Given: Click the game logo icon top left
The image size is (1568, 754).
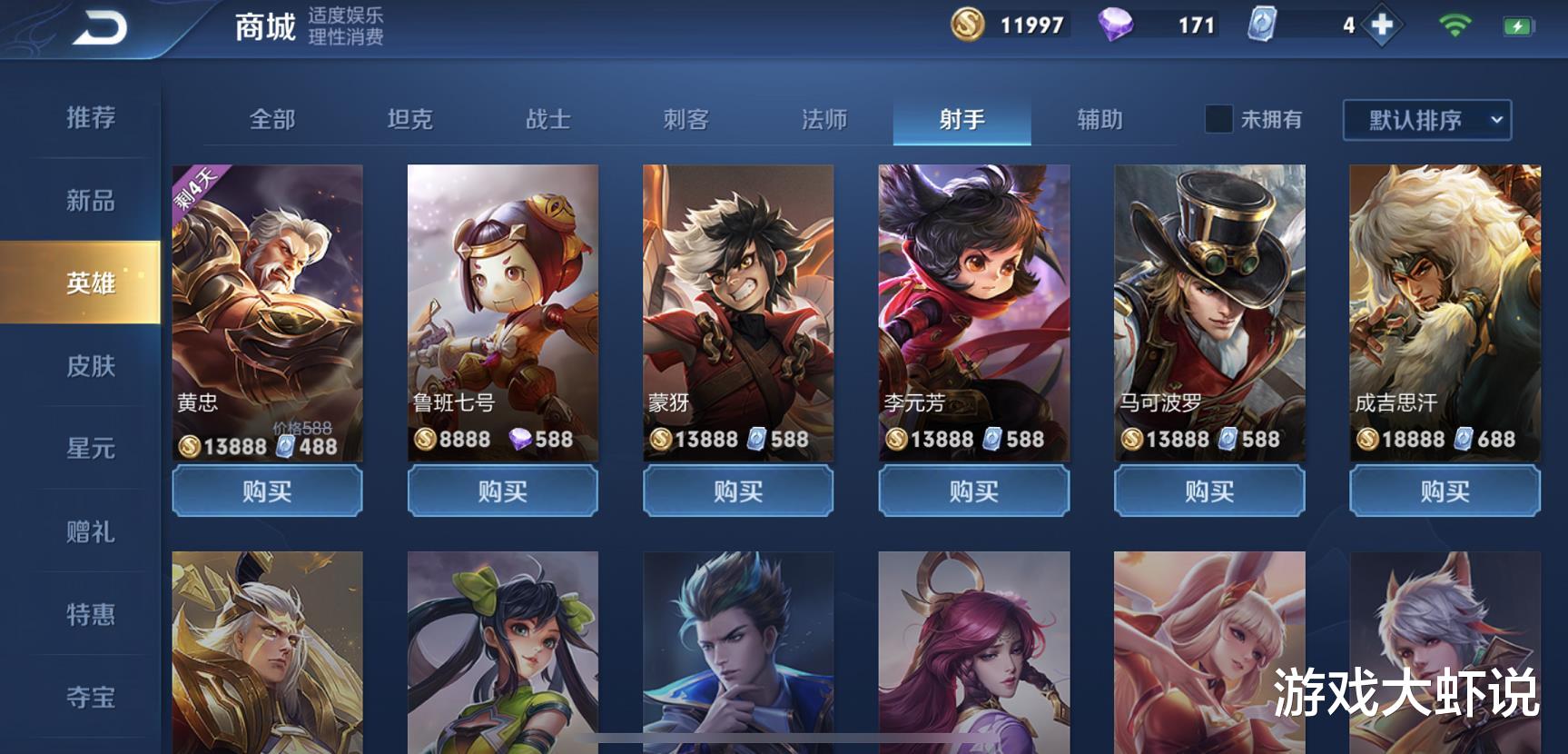Looking at the screenshot, I should pyautogui.click(x=100, y=25).
